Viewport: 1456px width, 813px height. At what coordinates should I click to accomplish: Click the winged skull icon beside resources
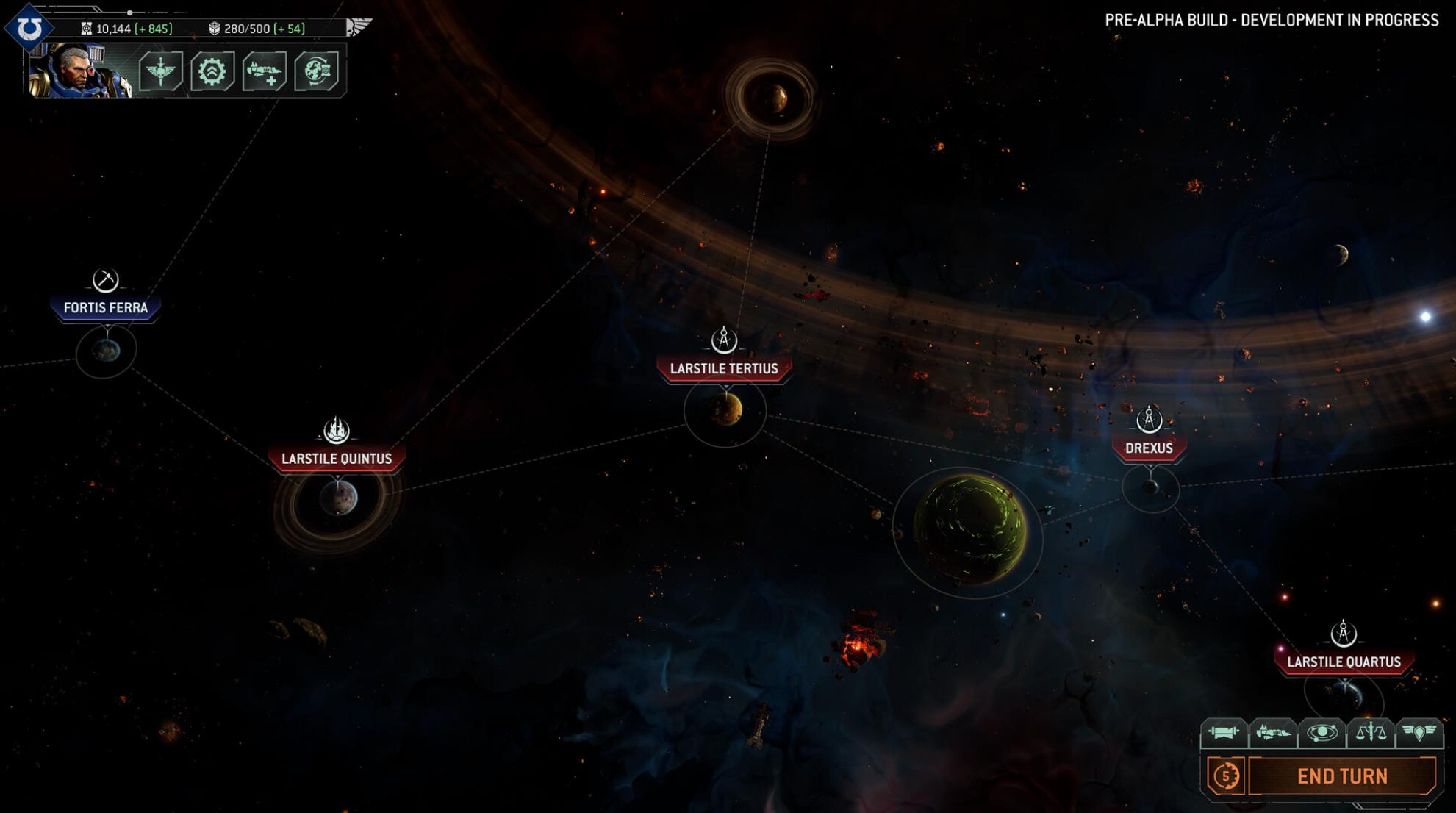[359, 27]
